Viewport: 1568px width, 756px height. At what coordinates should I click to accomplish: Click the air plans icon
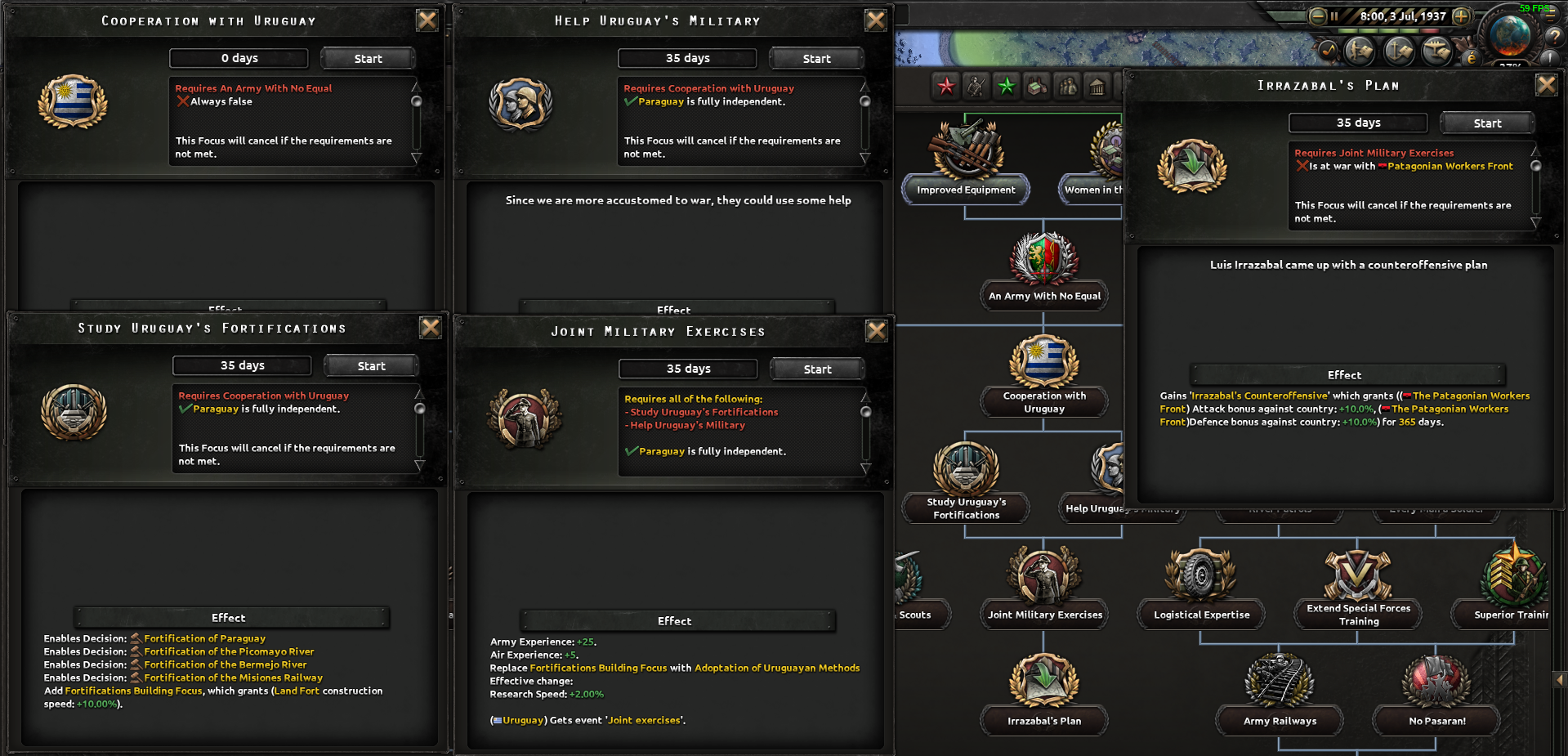(1436, 52)
